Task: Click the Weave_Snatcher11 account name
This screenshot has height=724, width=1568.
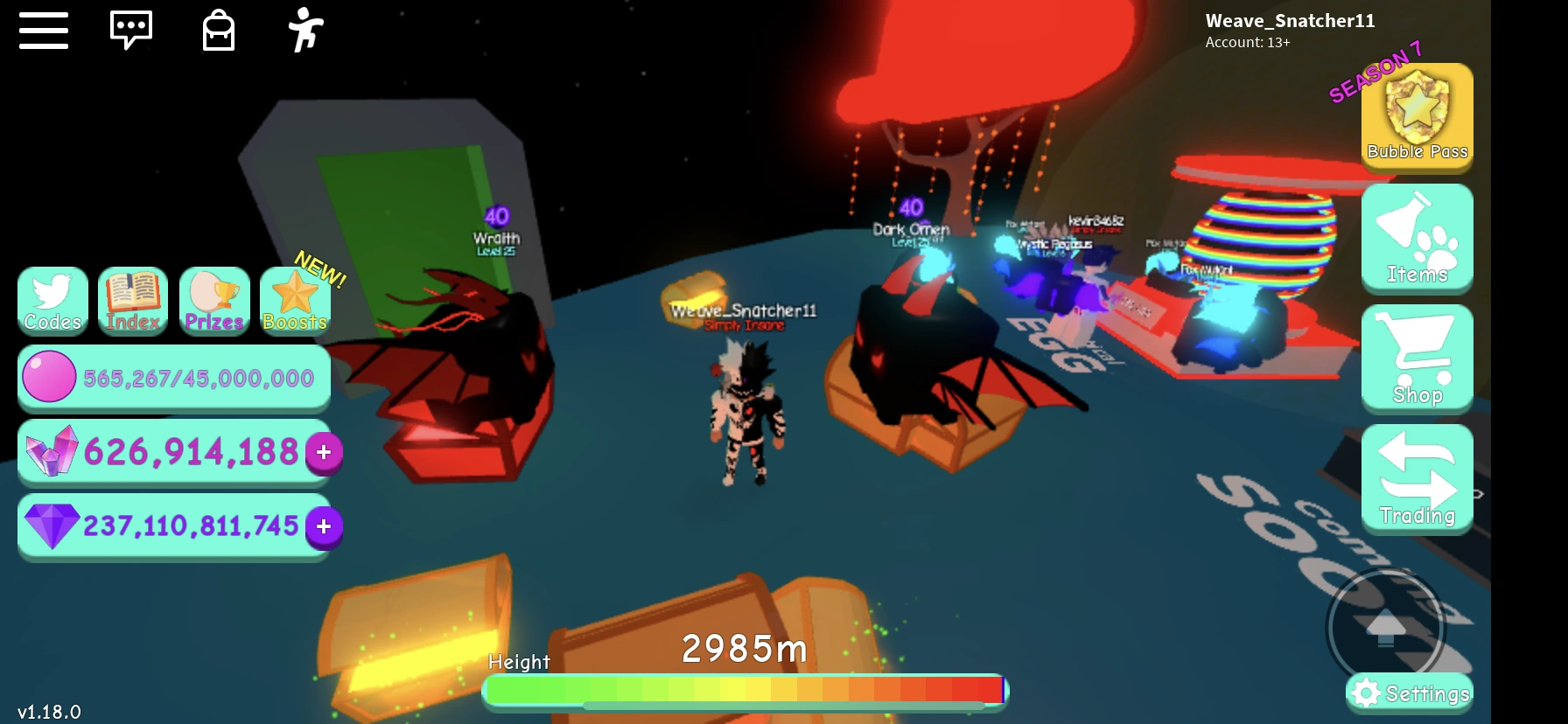Action: pos(1290,20)
